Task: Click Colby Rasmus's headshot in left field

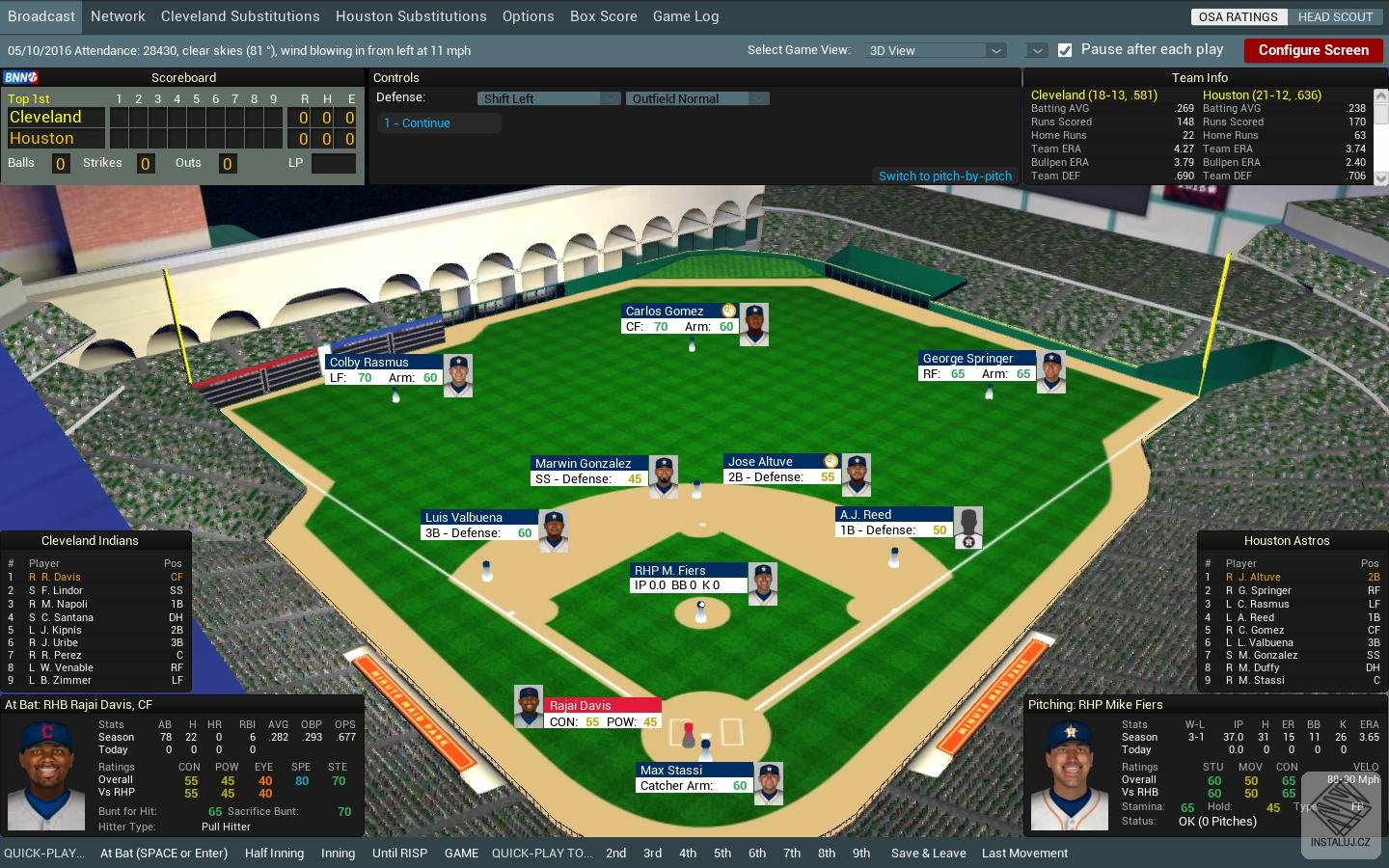Action: [x=458, y=375]
